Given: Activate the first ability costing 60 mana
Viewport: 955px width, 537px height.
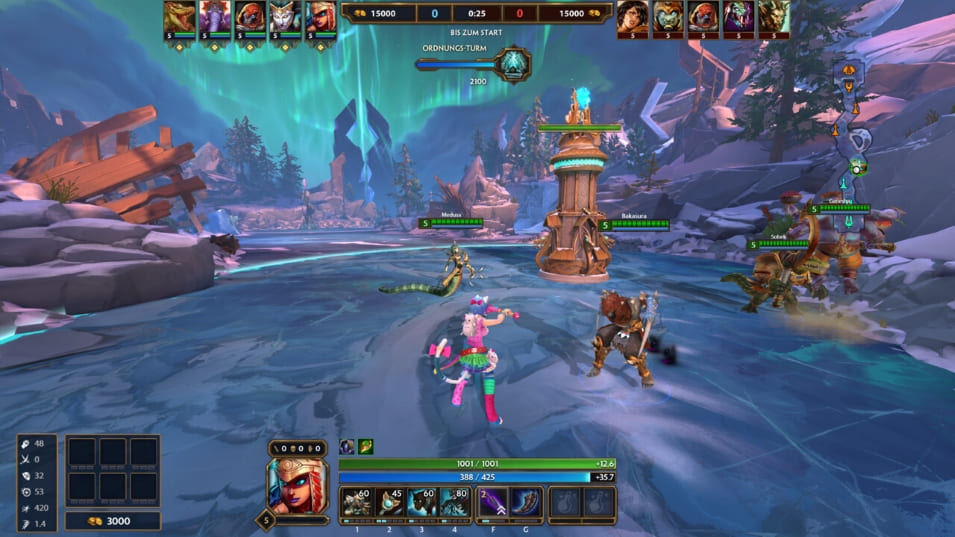Looking at the screenshot, I should (356, 503).
